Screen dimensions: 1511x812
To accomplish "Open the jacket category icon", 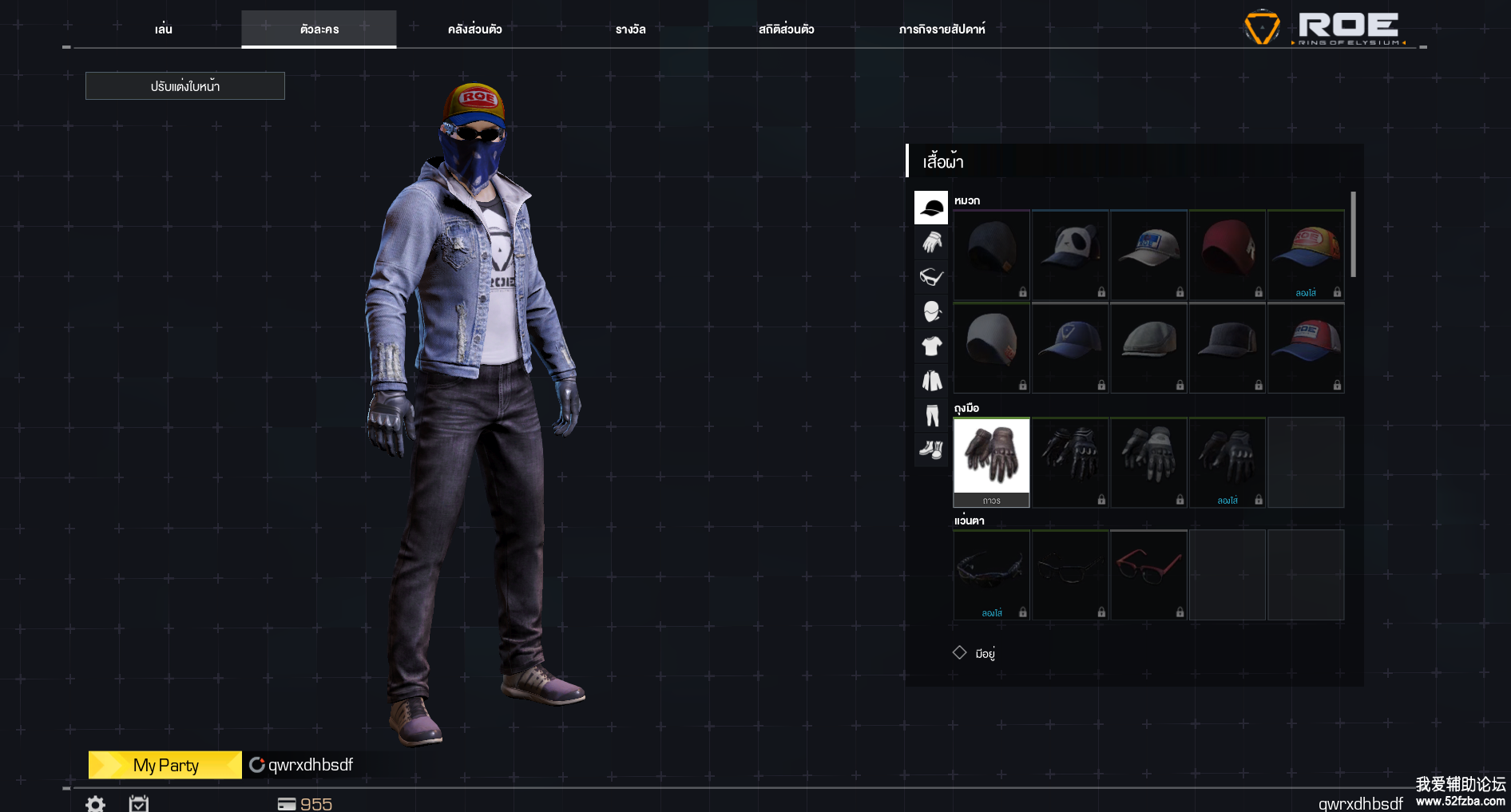I will (931, 381).
